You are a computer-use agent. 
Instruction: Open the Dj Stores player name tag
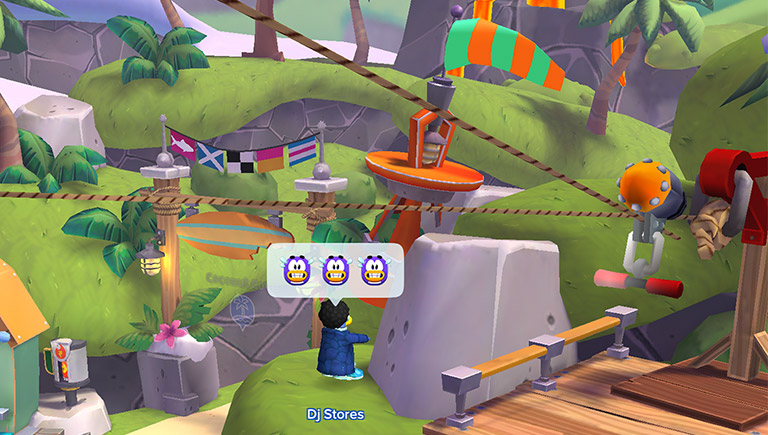[x=336, y=414]
